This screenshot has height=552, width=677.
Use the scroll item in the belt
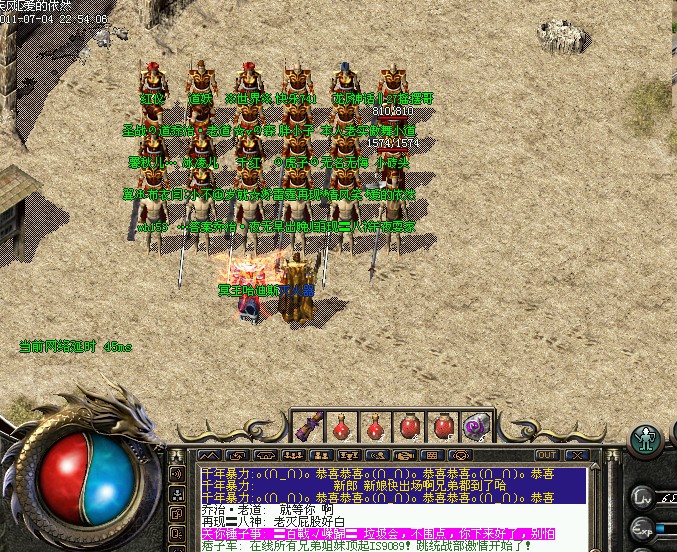309,427
